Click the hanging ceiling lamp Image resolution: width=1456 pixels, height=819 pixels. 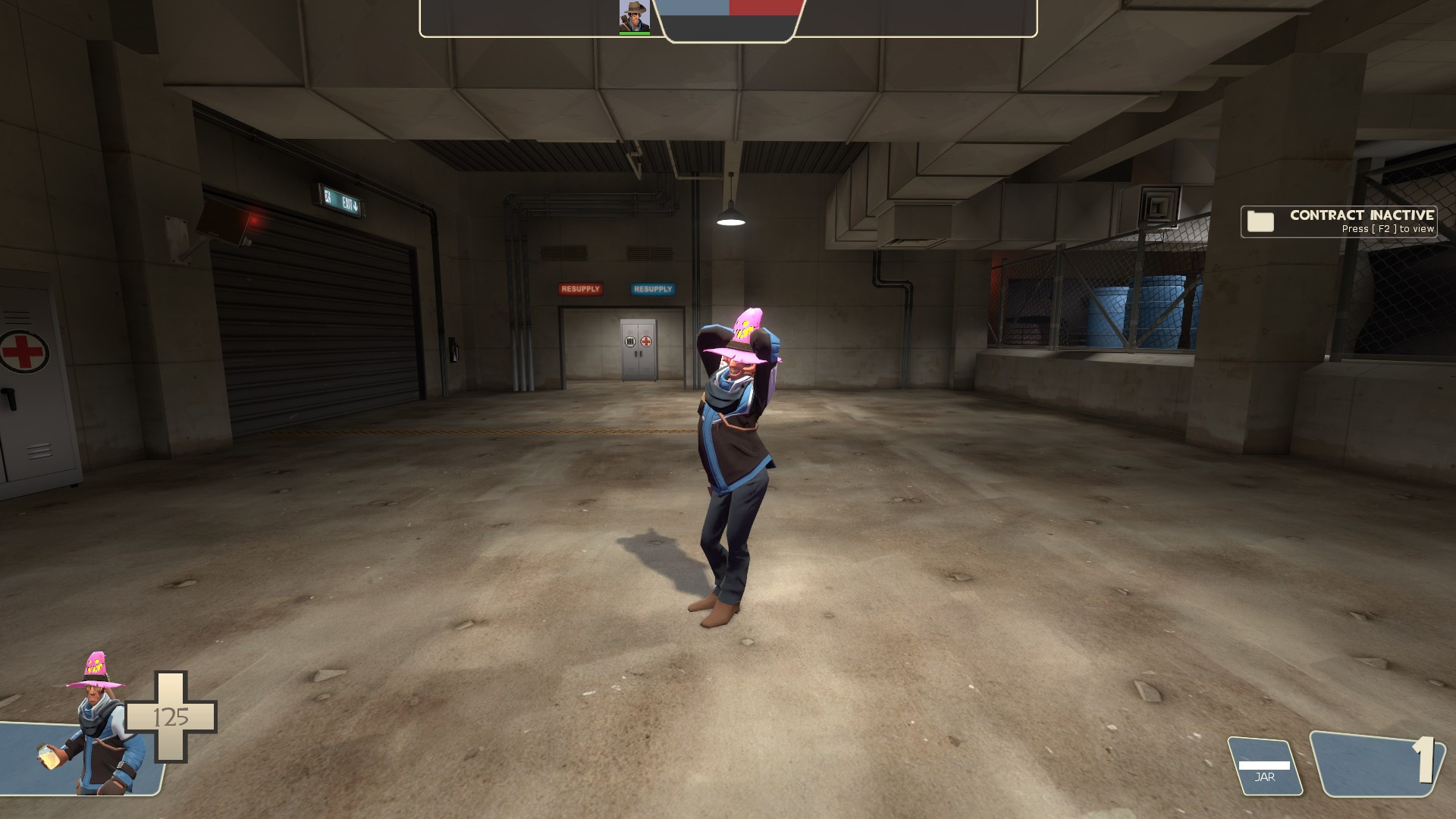point(732,219)
